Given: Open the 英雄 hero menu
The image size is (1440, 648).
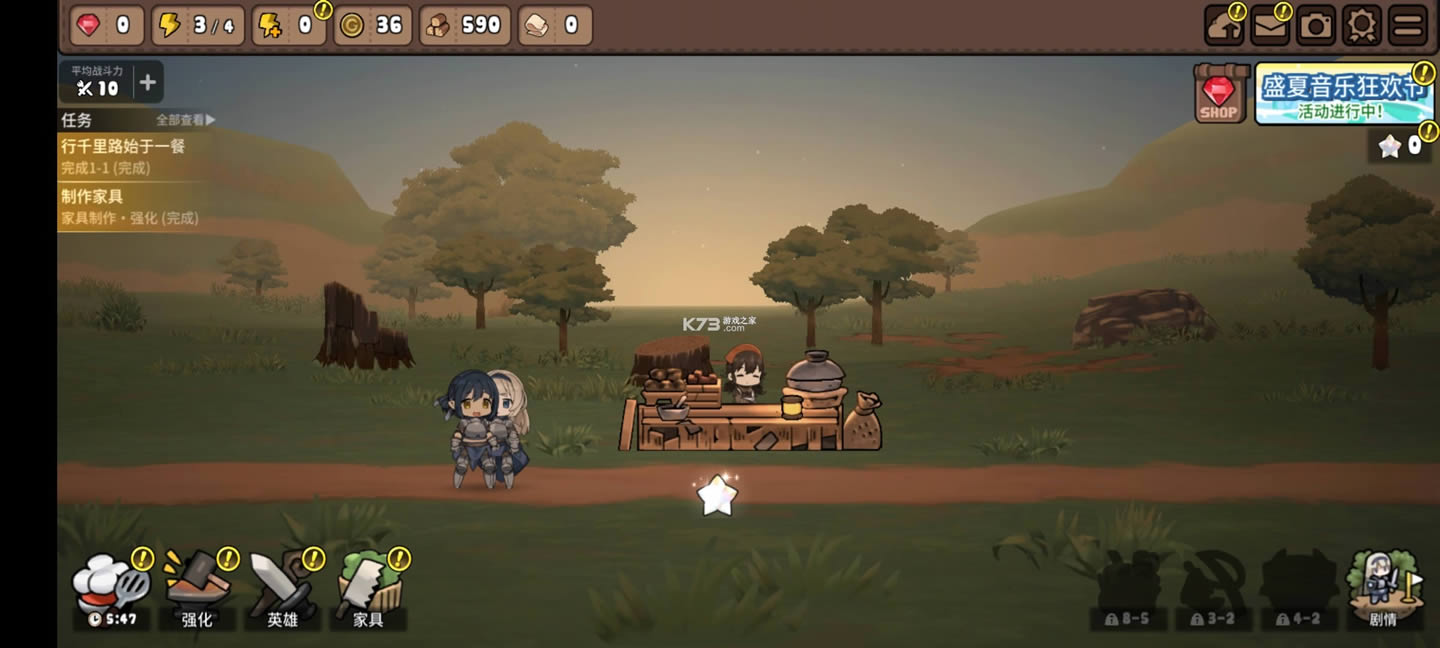Looking at the screenshot, I should (x=283, y=590).
